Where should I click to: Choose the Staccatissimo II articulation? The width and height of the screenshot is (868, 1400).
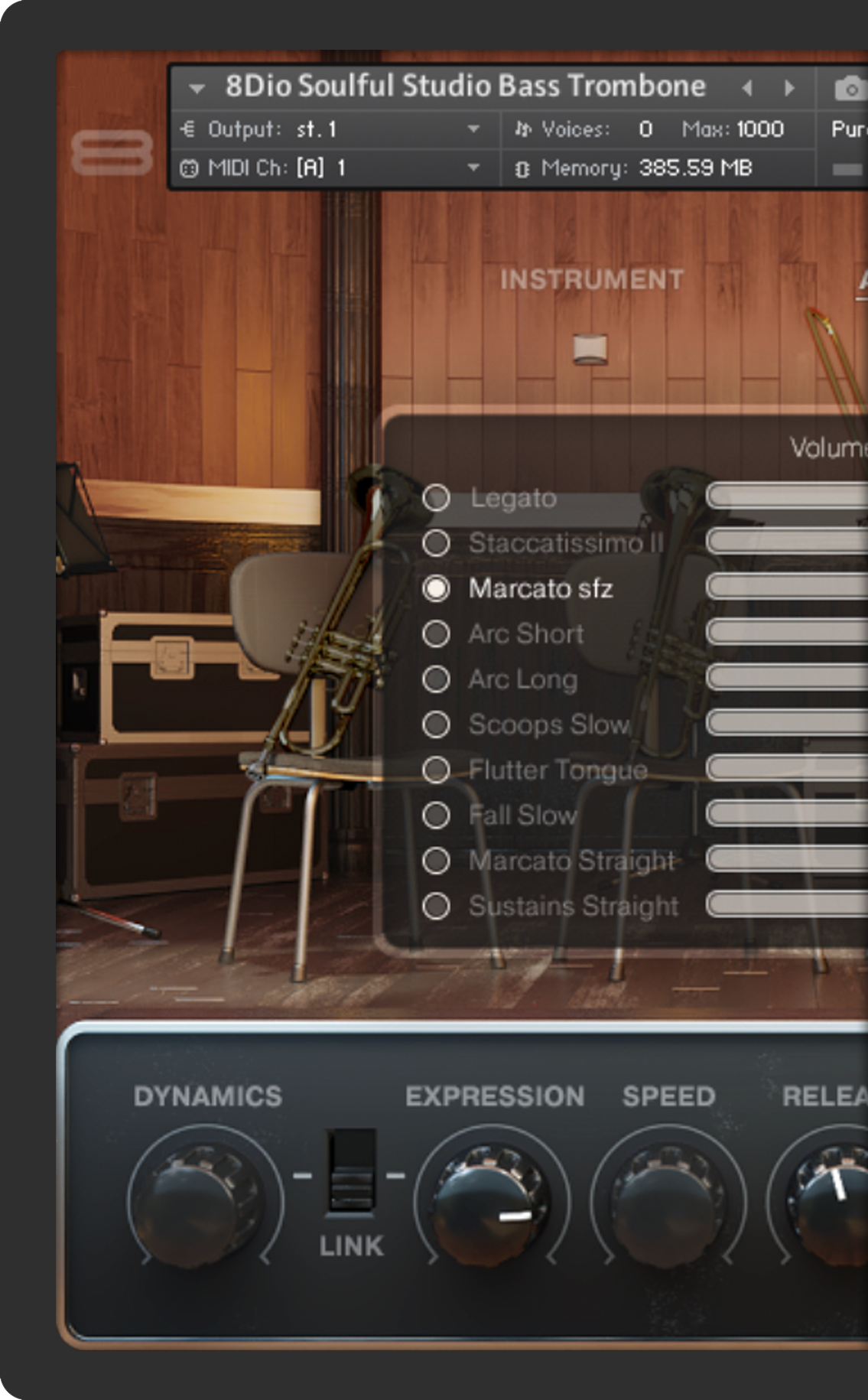point(436,543)
